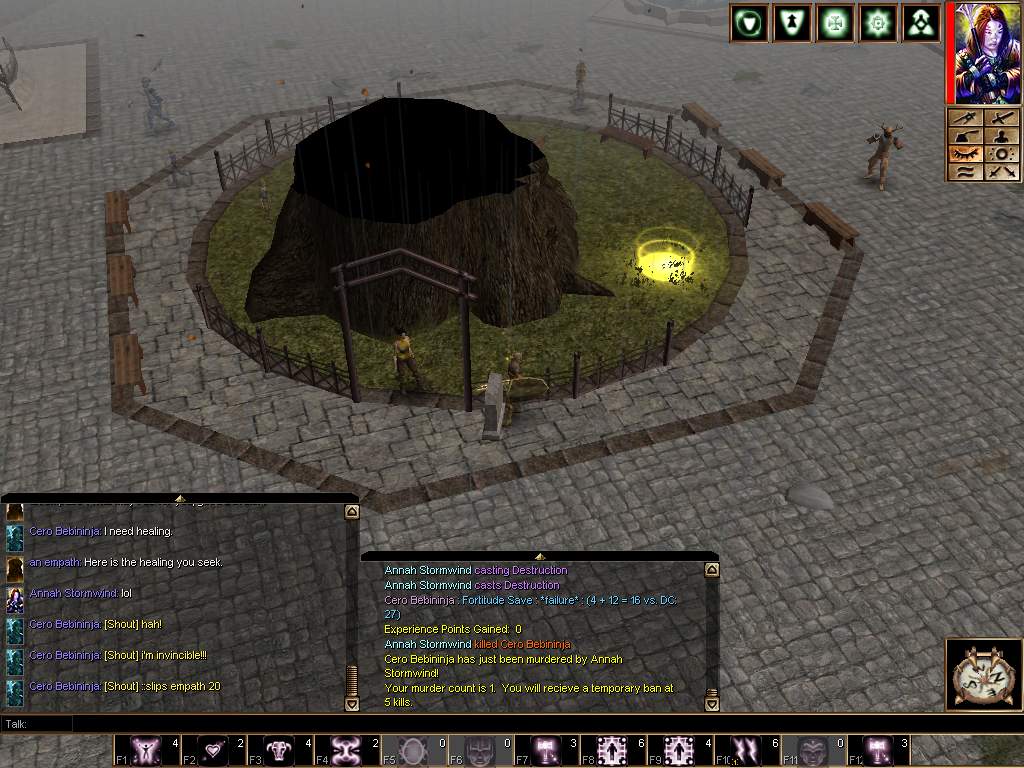
Task: Activate the F8 upward arrow quickslot
Action: click(614, 750)
